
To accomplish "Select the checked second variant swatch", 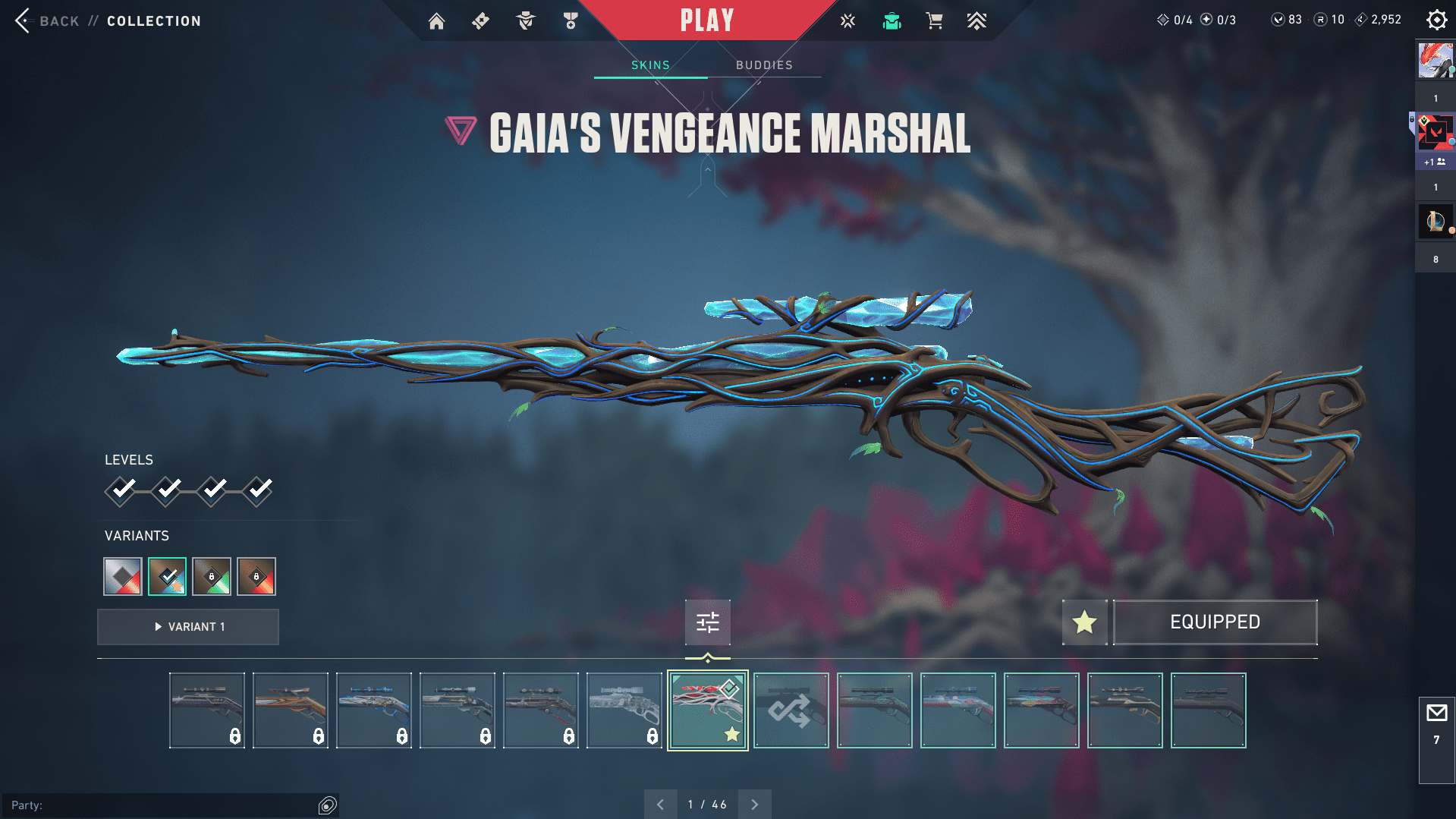I will 167,577.
